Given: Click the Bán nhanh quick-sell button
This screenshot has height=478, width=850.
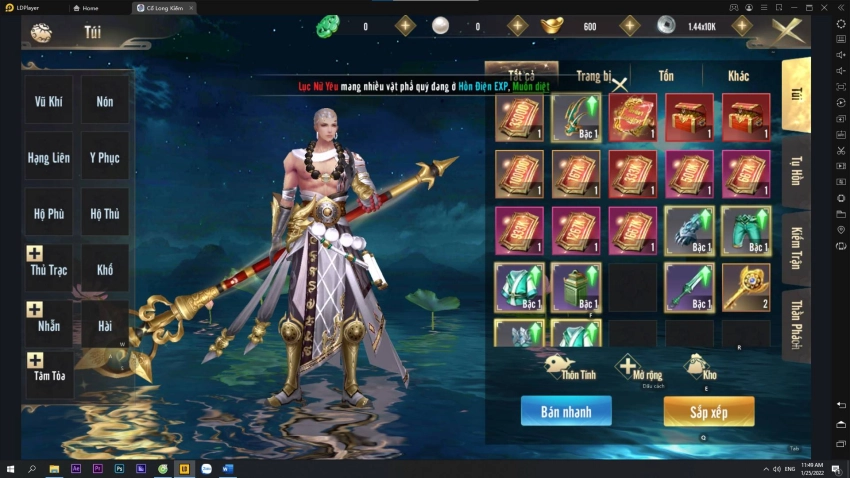Looking at the screenshot, I should pyautogui.click(x=566, y=411).
